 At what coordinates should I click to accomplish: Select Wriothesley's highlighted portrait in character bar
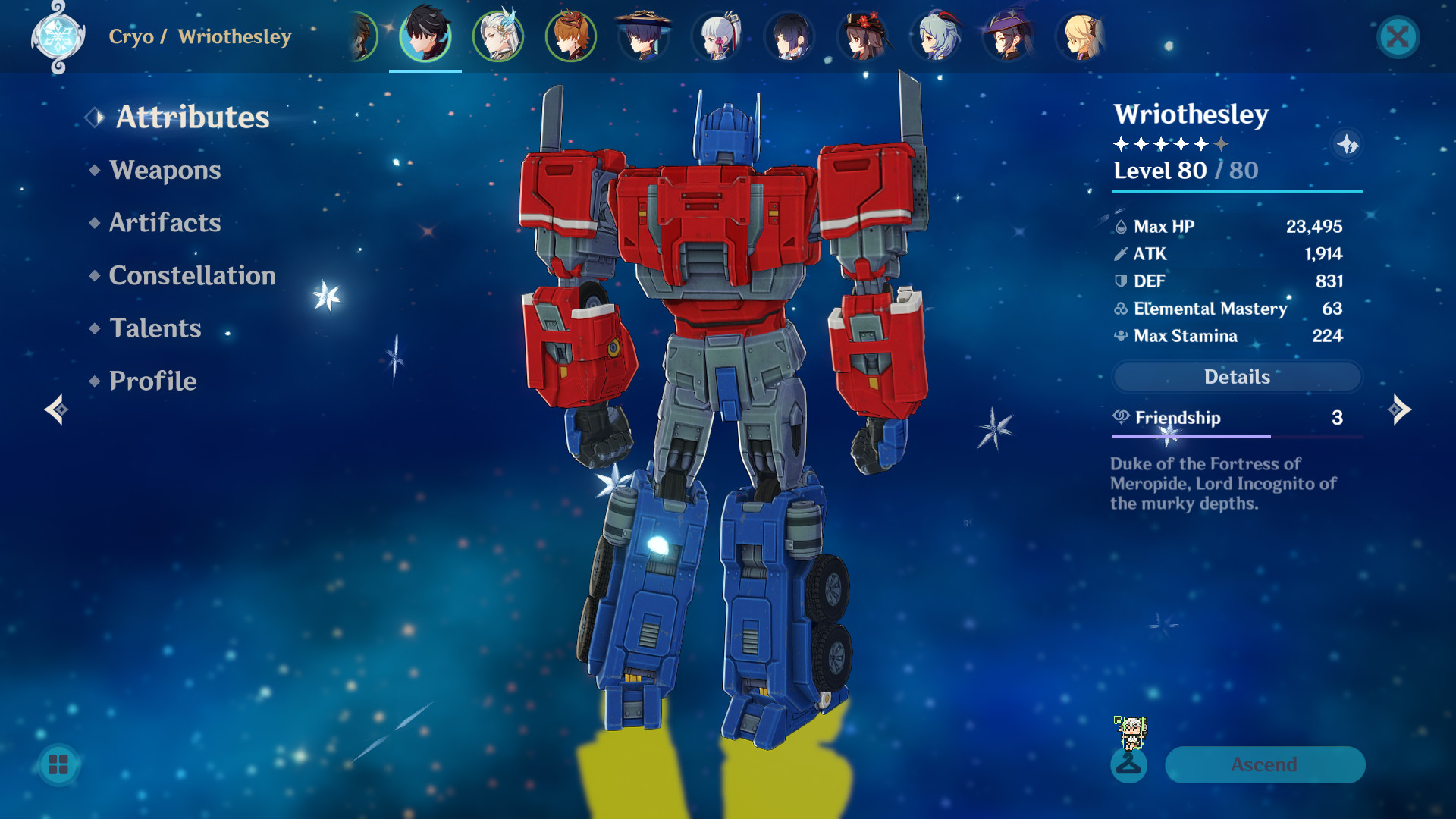pyautogui.click(x=425, y=36)
